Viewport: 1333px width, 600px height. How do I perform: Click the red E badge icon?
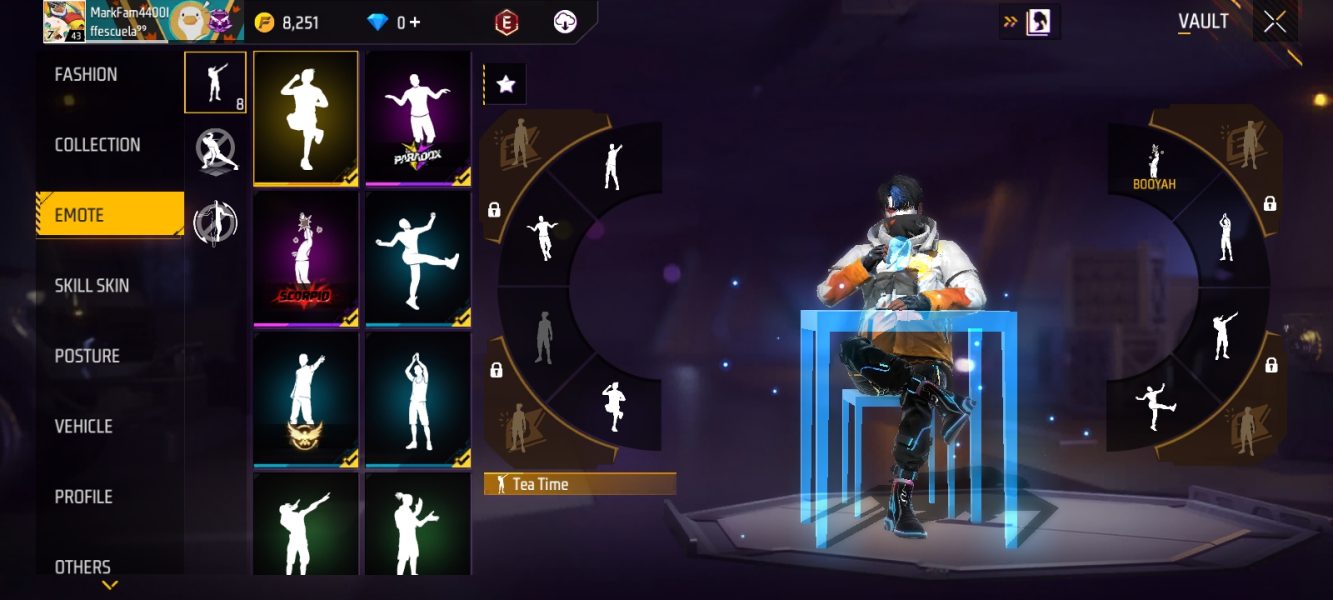click(506, 22)
